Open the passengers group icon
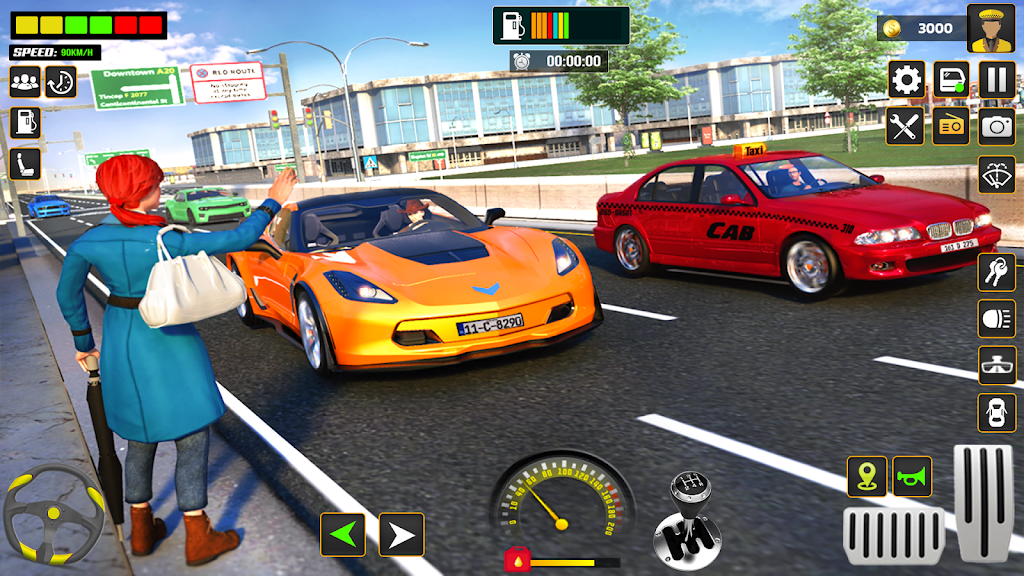Image resolution: width=1024 pixels, height=576 pixels. 25,82
